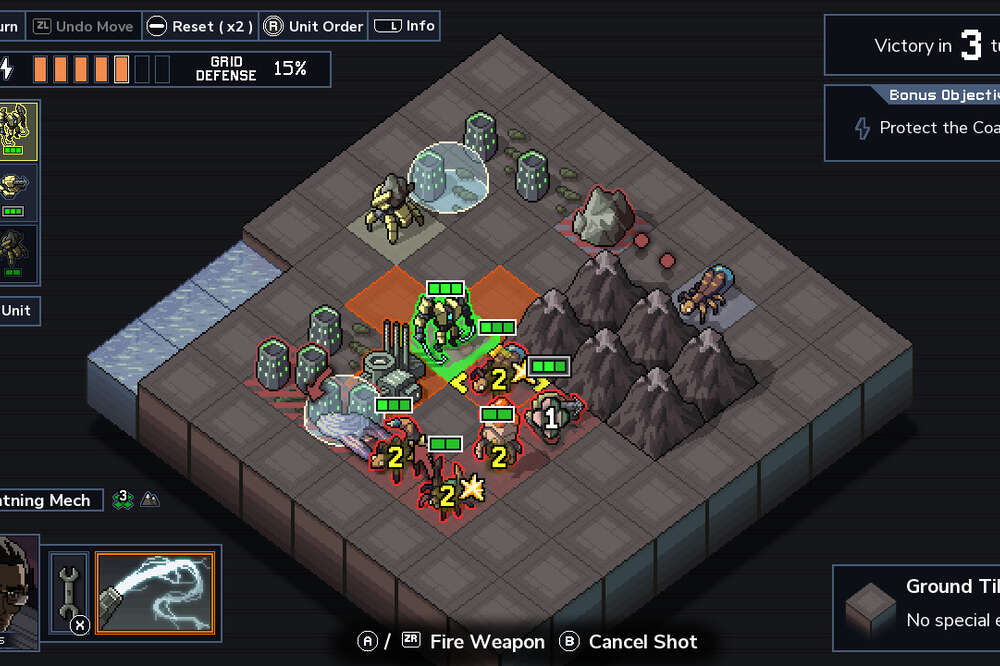Click the Undo Move button

(83, 26)
